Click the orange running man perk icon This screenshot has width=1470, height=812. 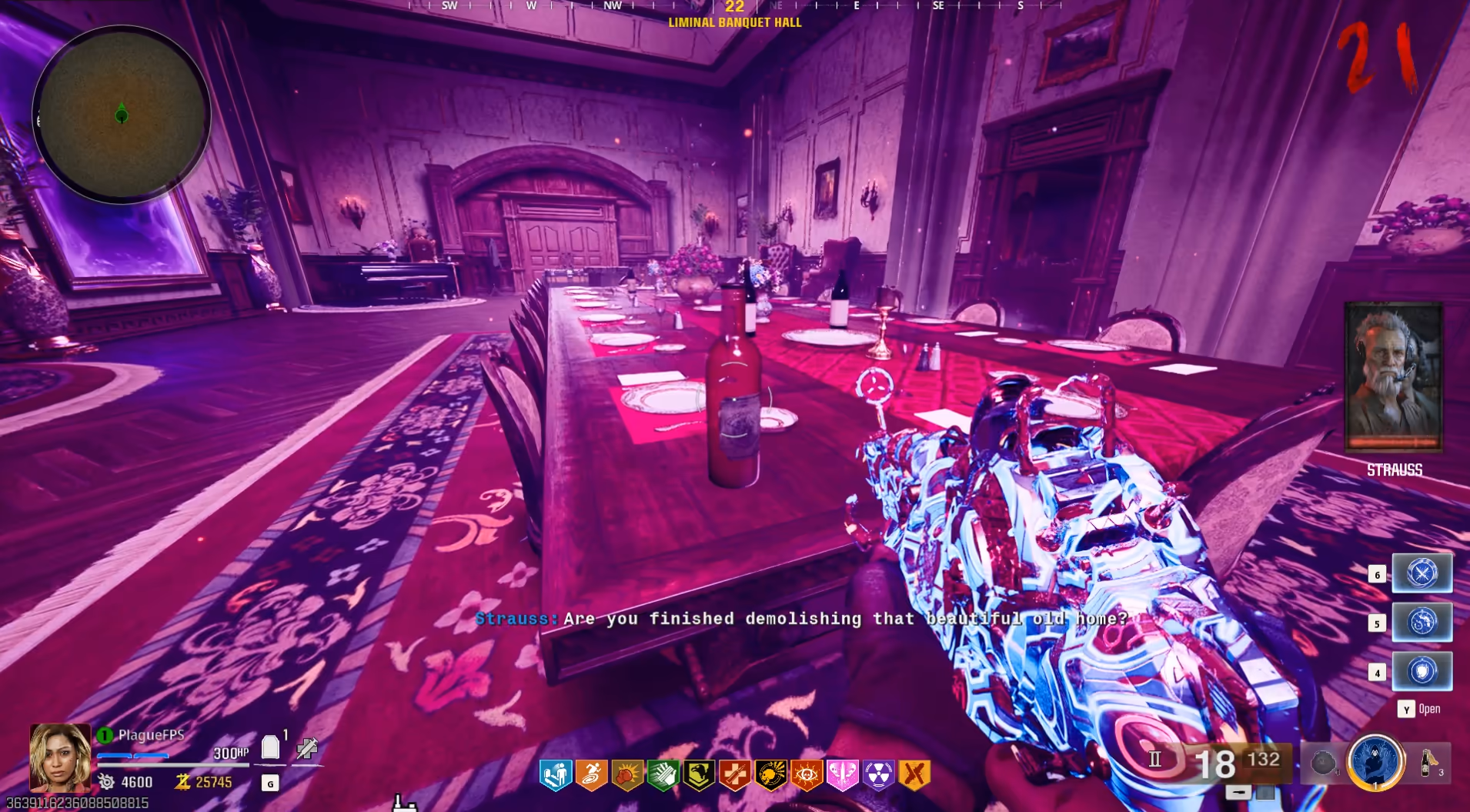pyautogui.click(x=591, y=775)
